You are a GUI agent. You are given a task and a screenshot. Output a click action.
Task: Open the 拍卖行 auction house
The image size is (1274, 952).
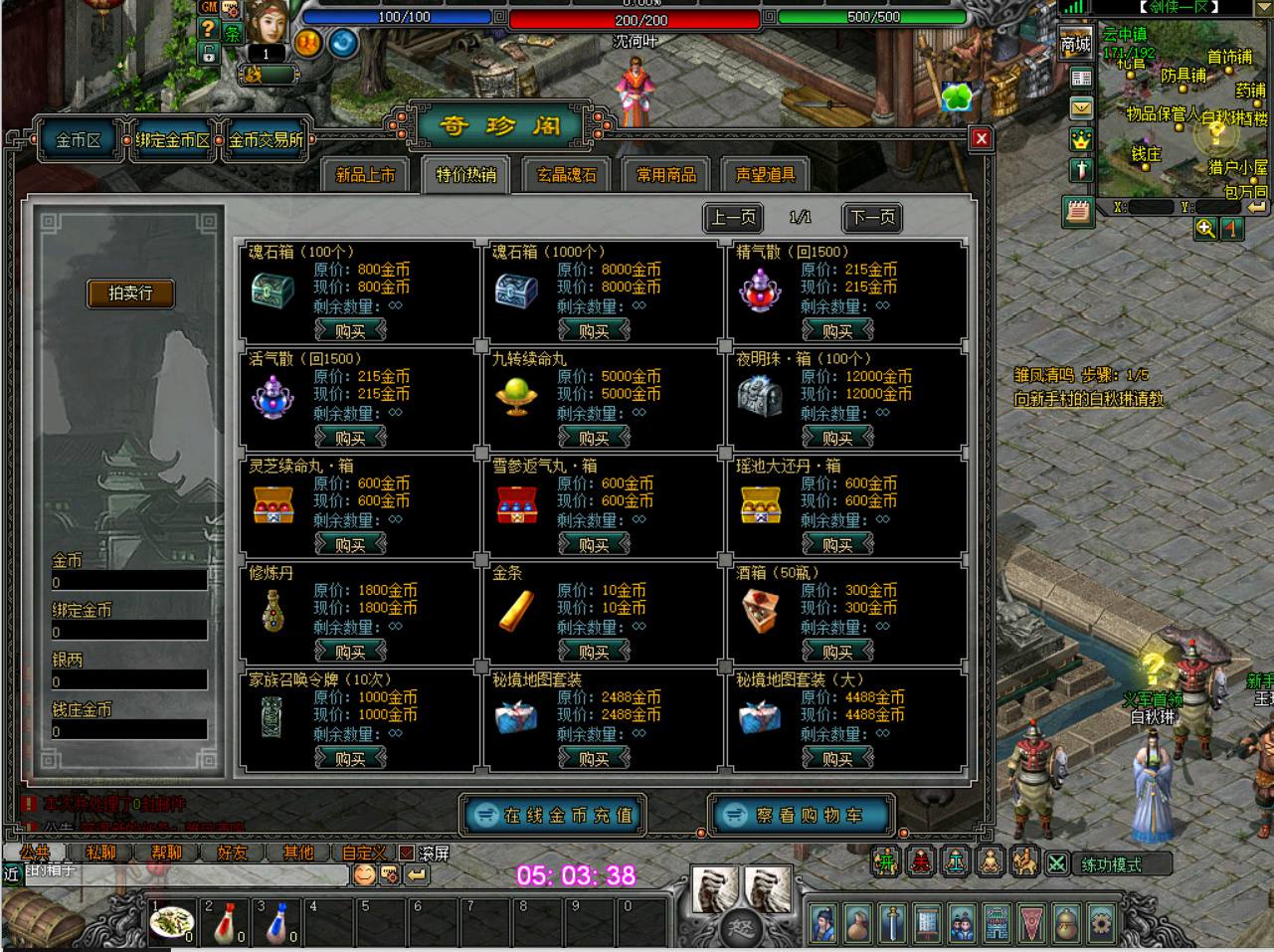coord(130,293)
